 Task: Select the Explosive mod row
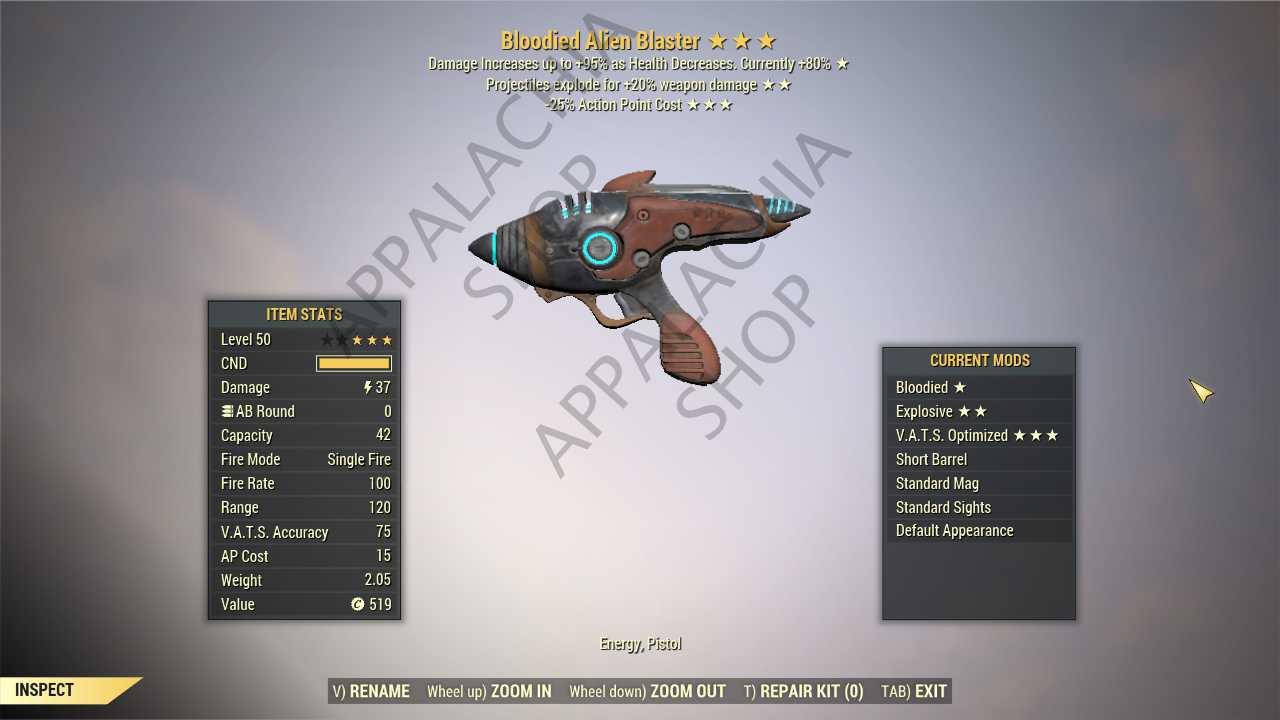pos(978,411)
